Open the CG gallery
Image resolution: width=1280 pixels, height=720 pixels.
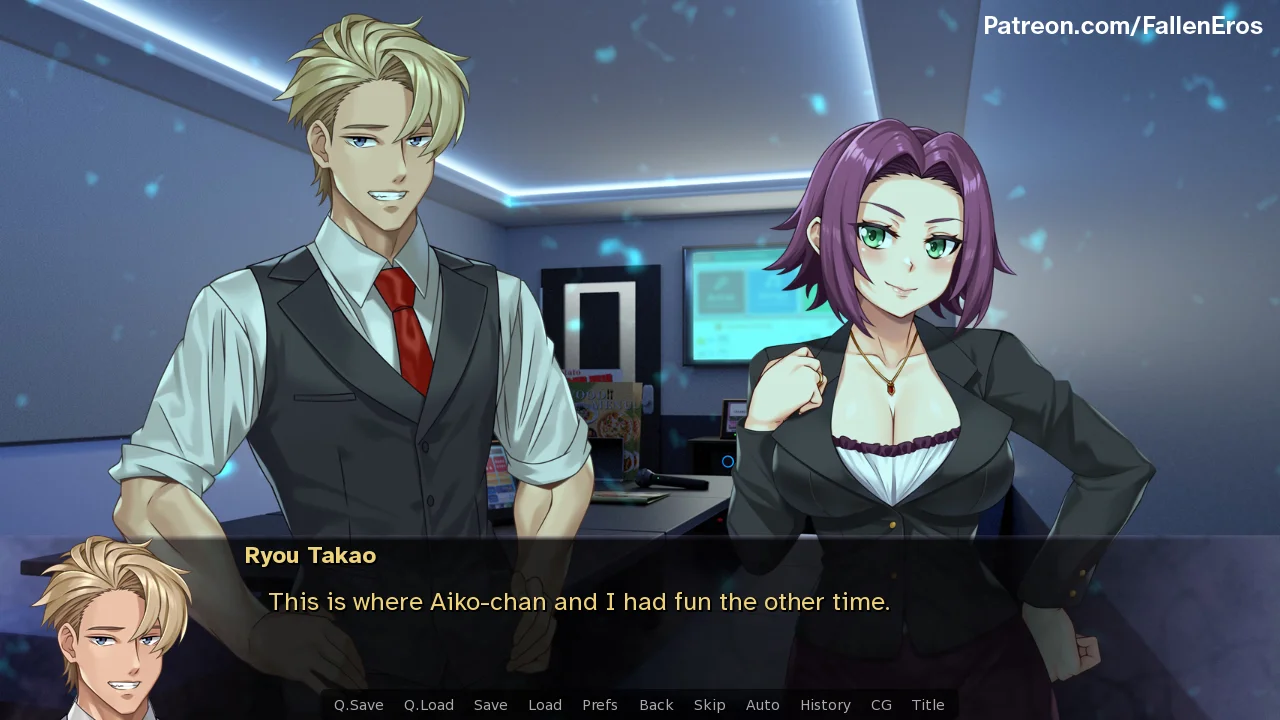coord(881,705)
